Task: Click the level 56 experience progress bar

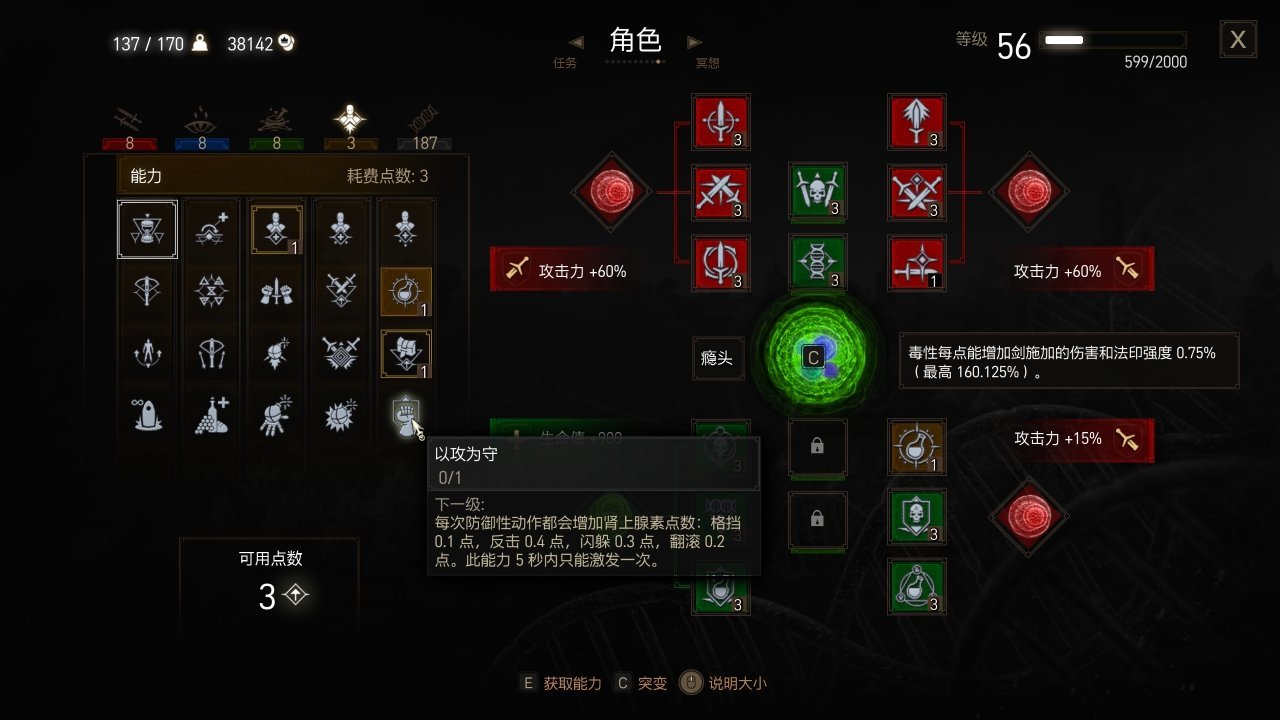Action: 1110,38
